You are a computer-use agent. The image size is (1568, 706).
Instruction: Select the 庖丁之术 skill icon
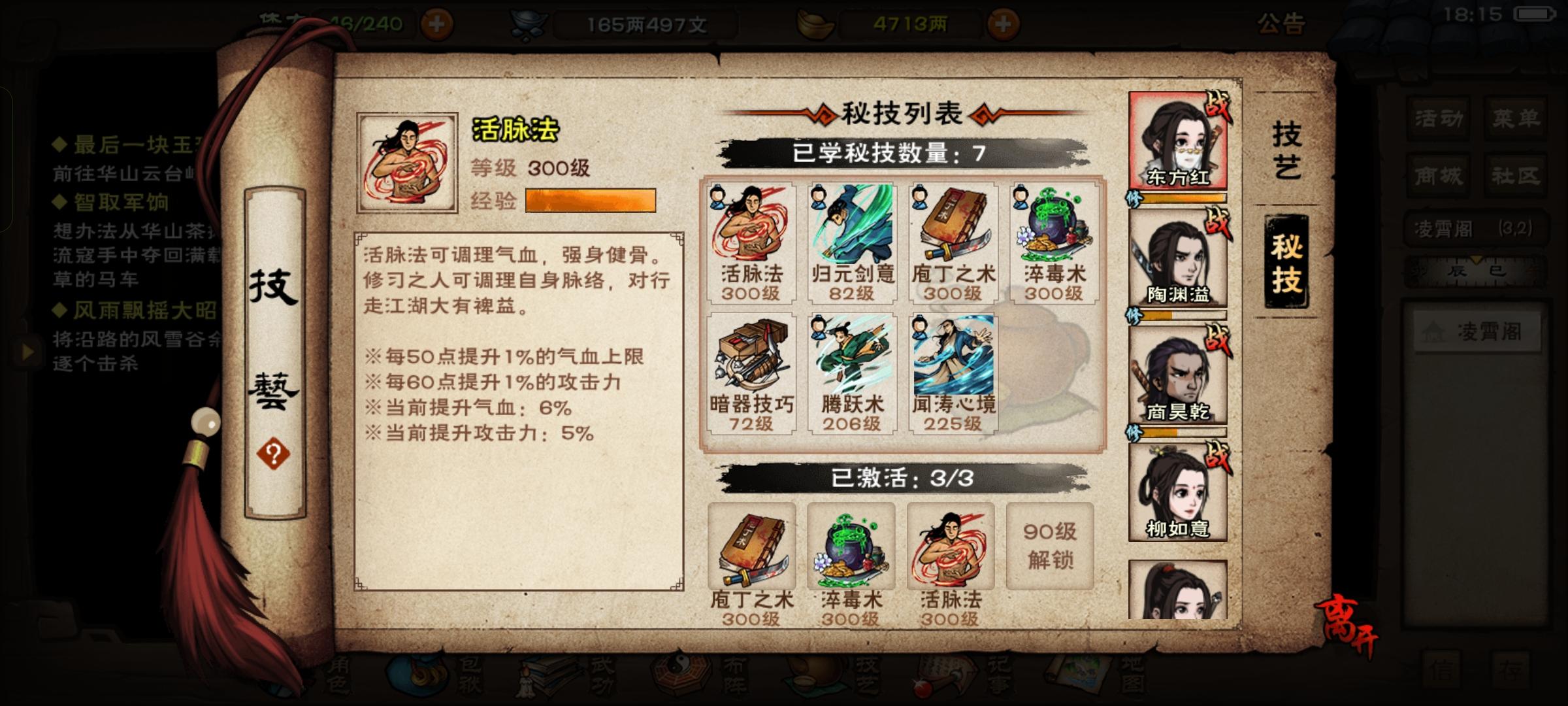point(953,242)
